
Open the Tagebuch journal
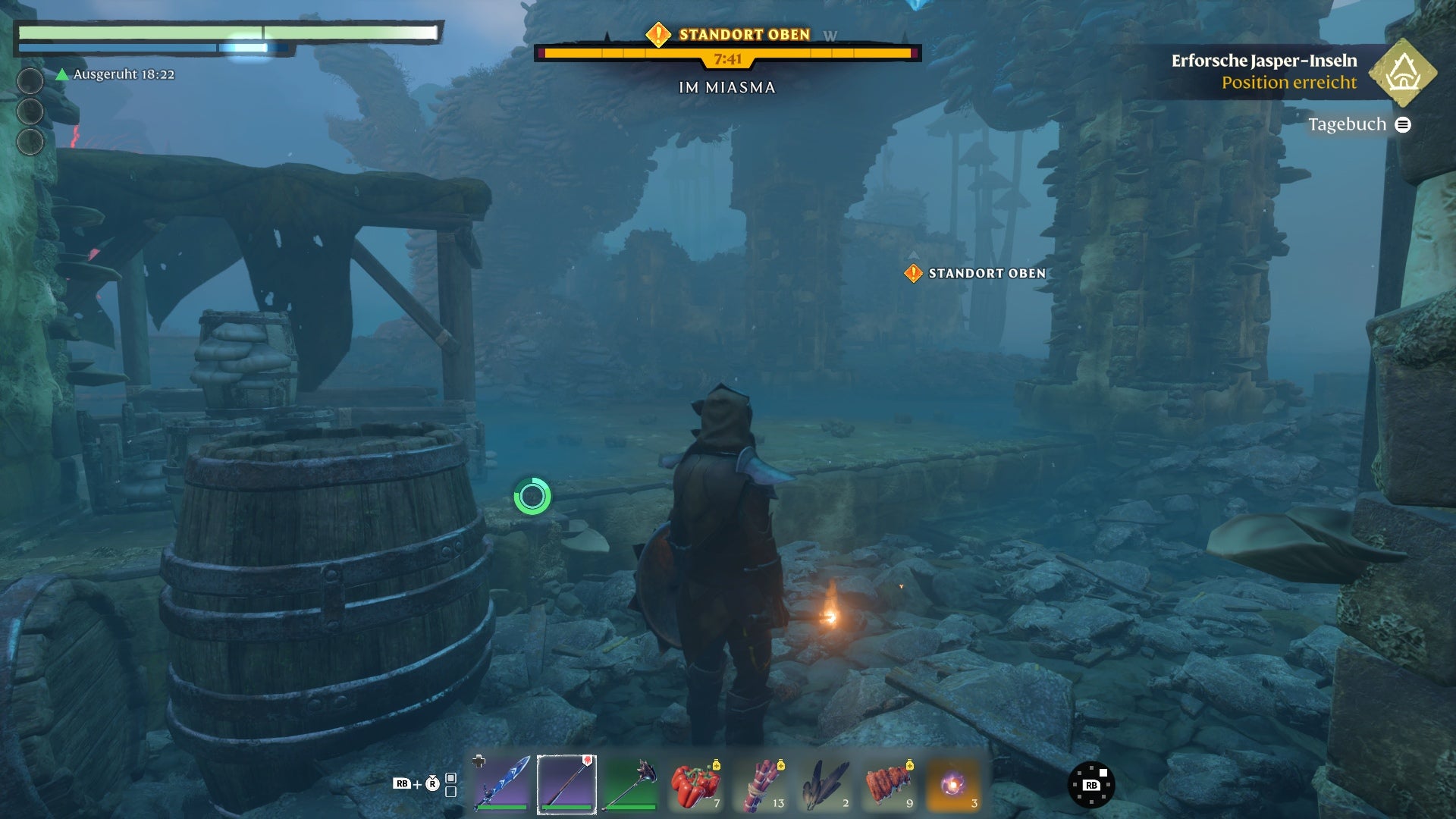pyautogui.click(x=1358, y=124)
